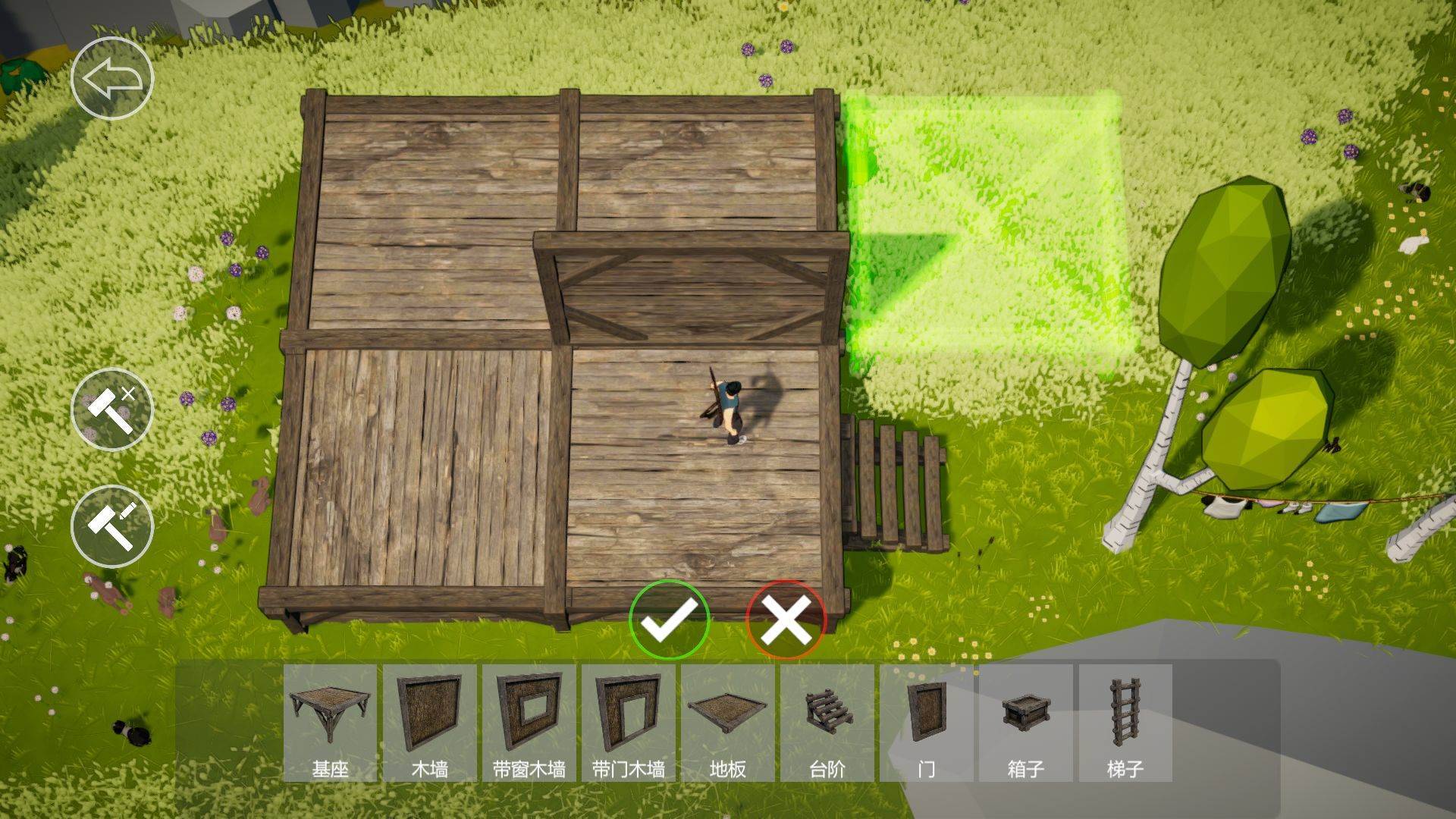This screenshot has width=1456, height=819.
Task: Confirm placement with the green checkmark
Action: click(669, 620)
